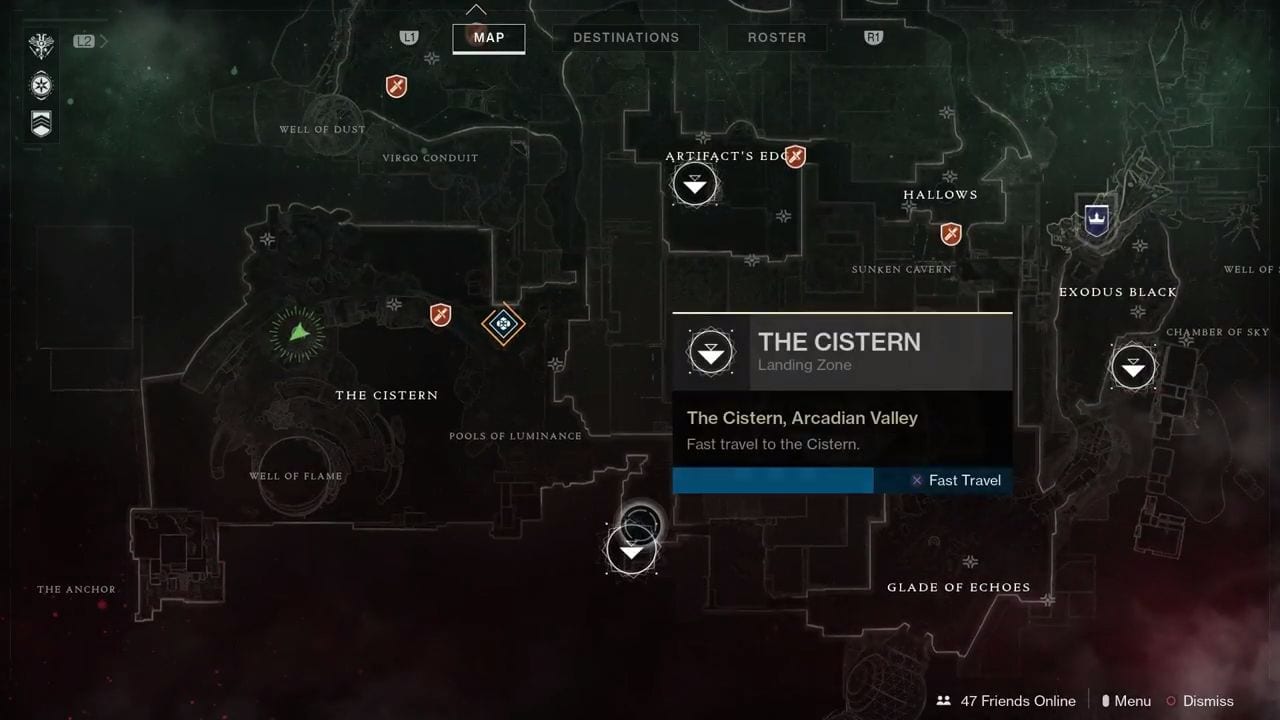Select the green tracked objective marker near The Cistern
This screenshot has width=1280, height=720.
click(298, 333)
